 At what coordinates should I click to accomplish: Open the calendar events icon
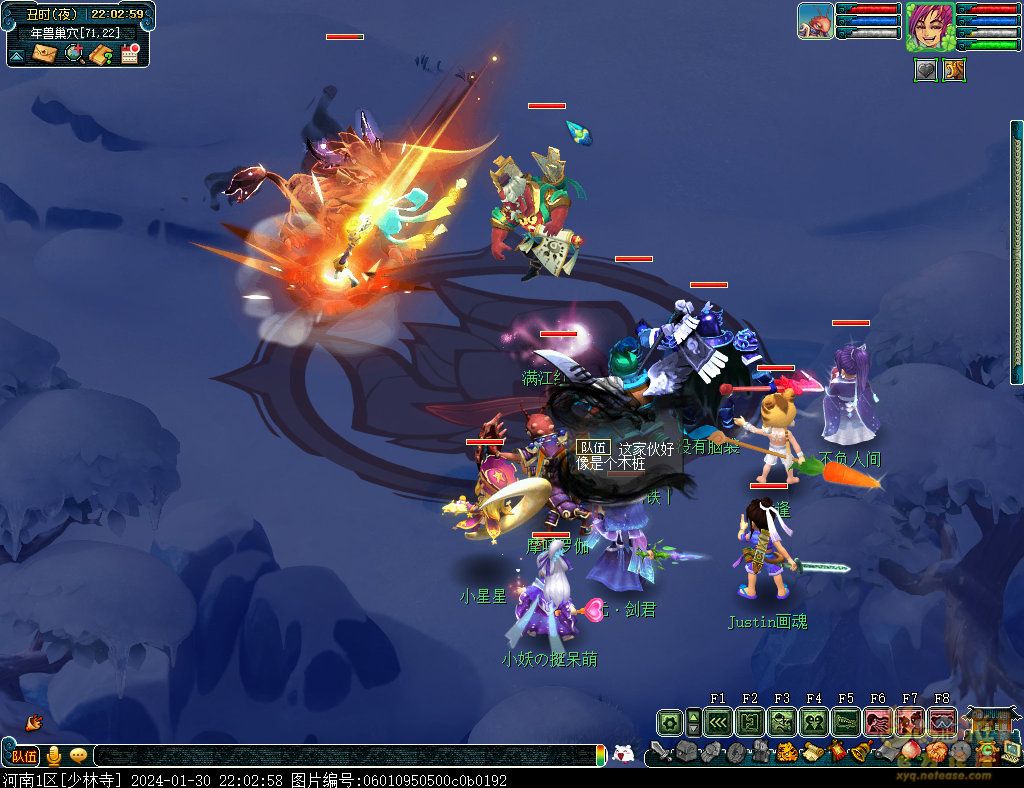130,54
